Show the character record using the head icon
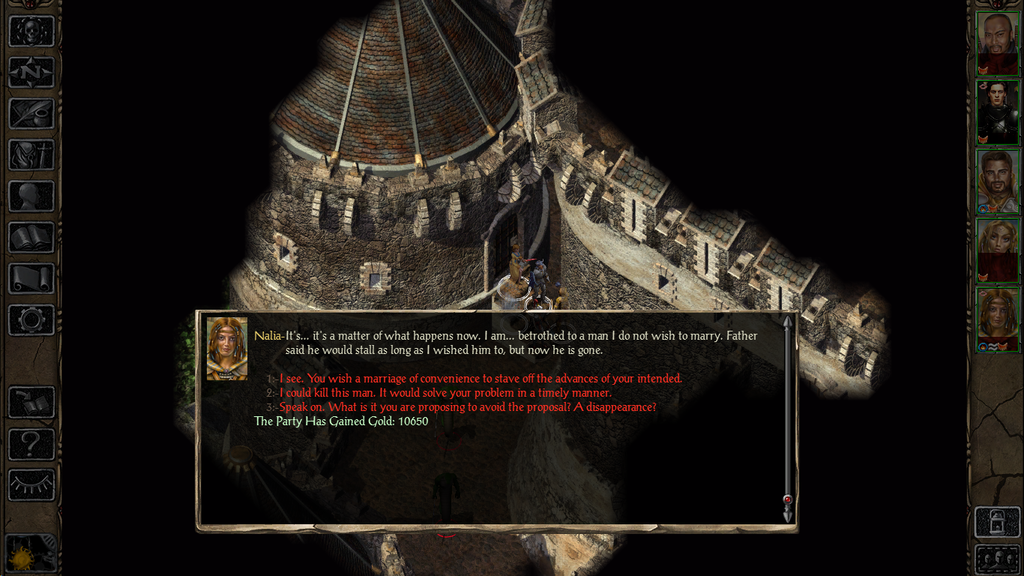This screenshot has height=576, width=1024. point(31,196)
